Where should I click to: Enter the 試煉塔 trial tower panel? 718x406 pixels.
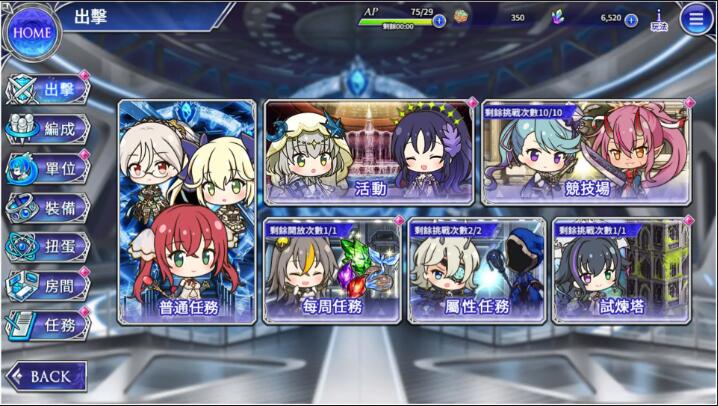(621, 271)
